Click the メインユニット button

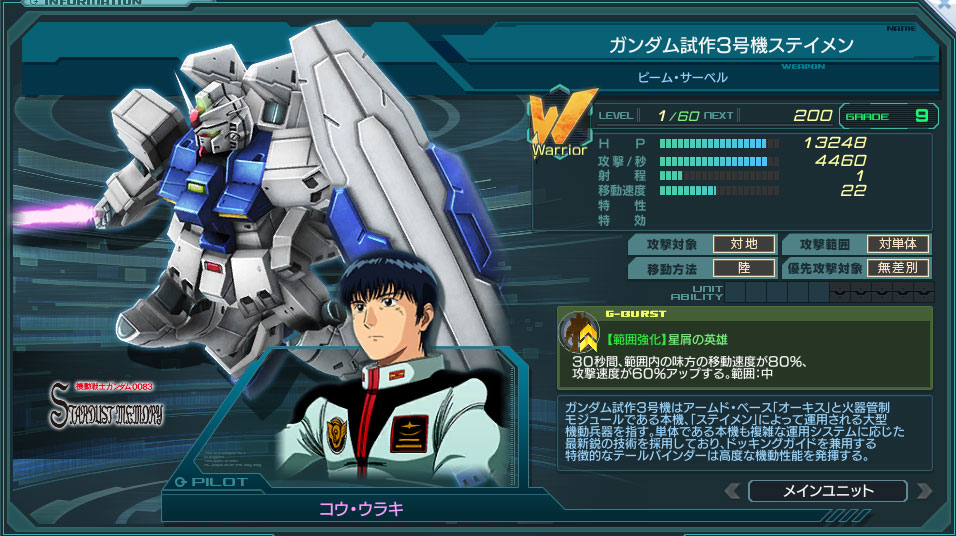coord(827,491)
